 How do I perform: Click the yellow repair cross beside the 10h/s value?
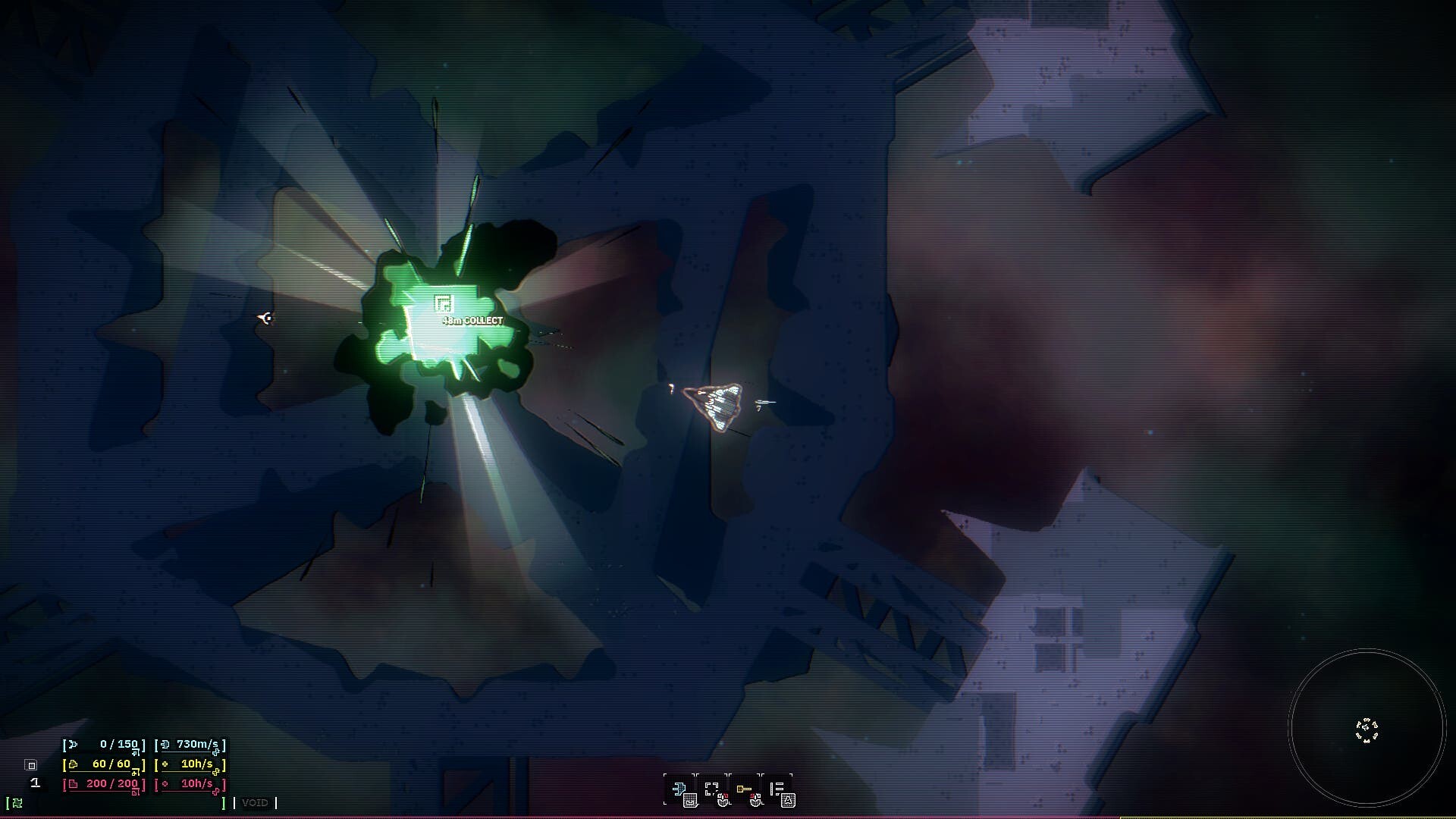click(x=165, y=764)
